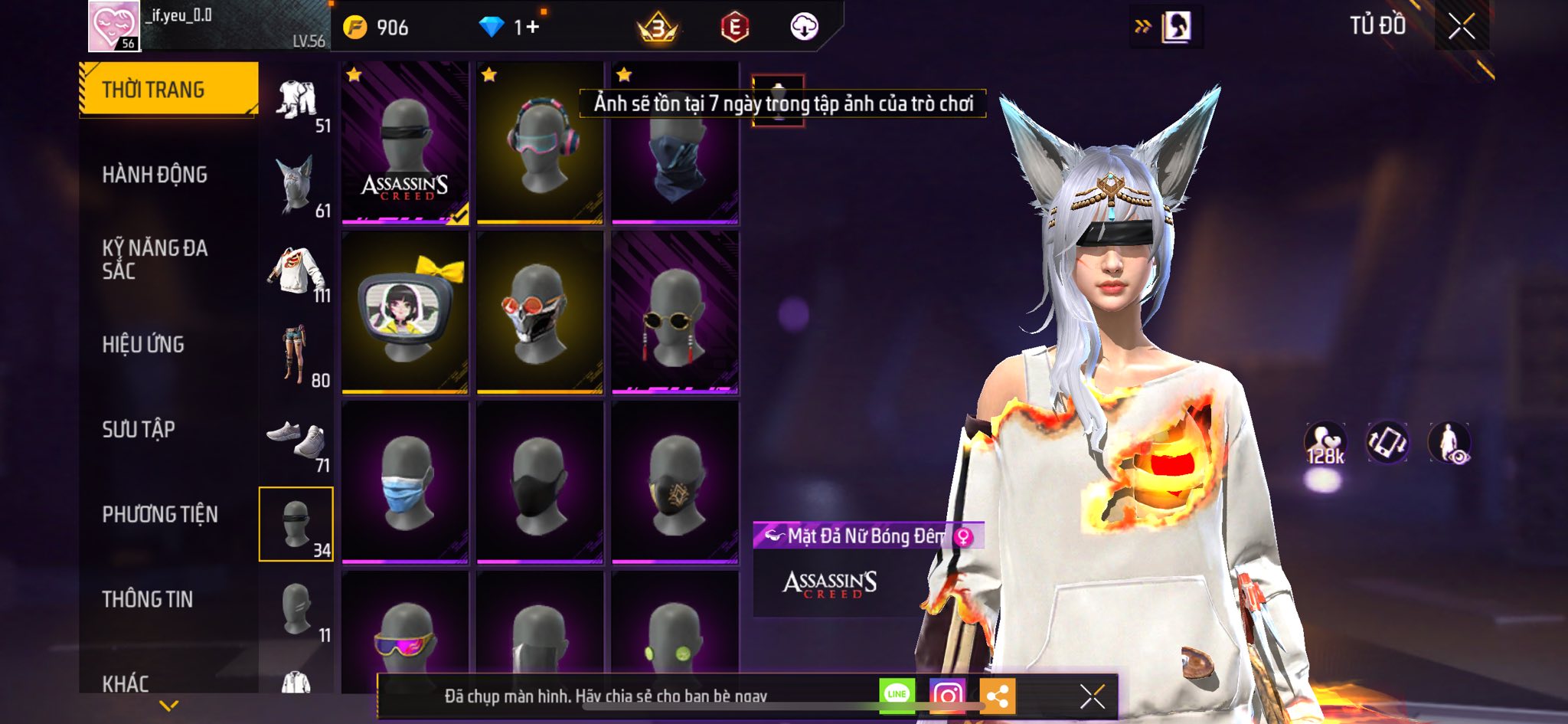This screenshot has height=724, width=1568.
Task: Choose the pink headphones with goggles item
Action: (540, 143)
